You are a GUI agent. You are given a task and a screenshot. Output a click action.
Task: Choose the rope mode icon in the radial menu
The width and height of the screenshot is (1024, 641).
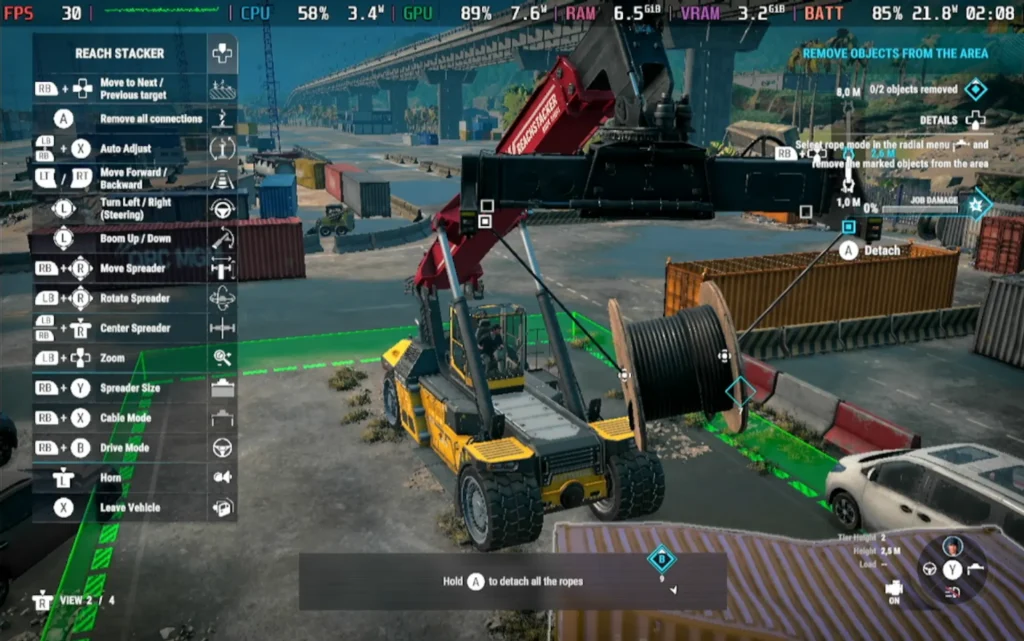pos(977,569)
